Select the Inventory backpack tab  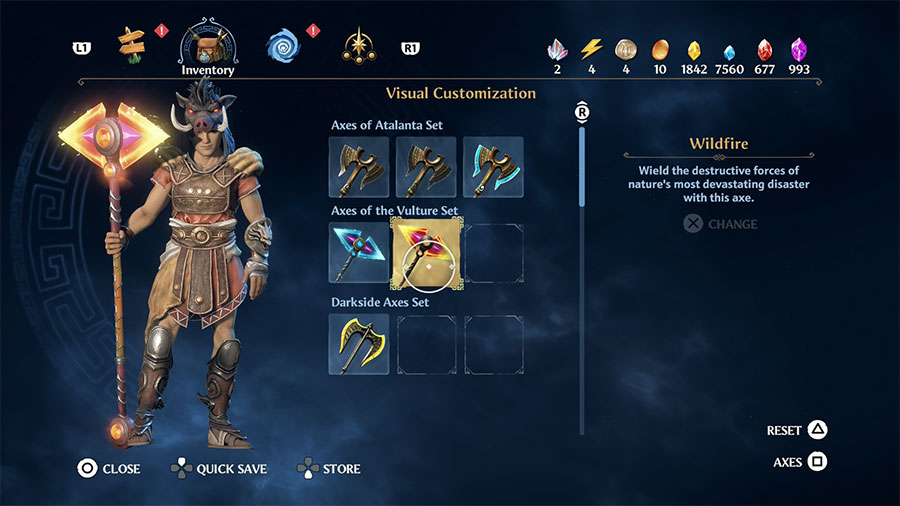[208, 44]
